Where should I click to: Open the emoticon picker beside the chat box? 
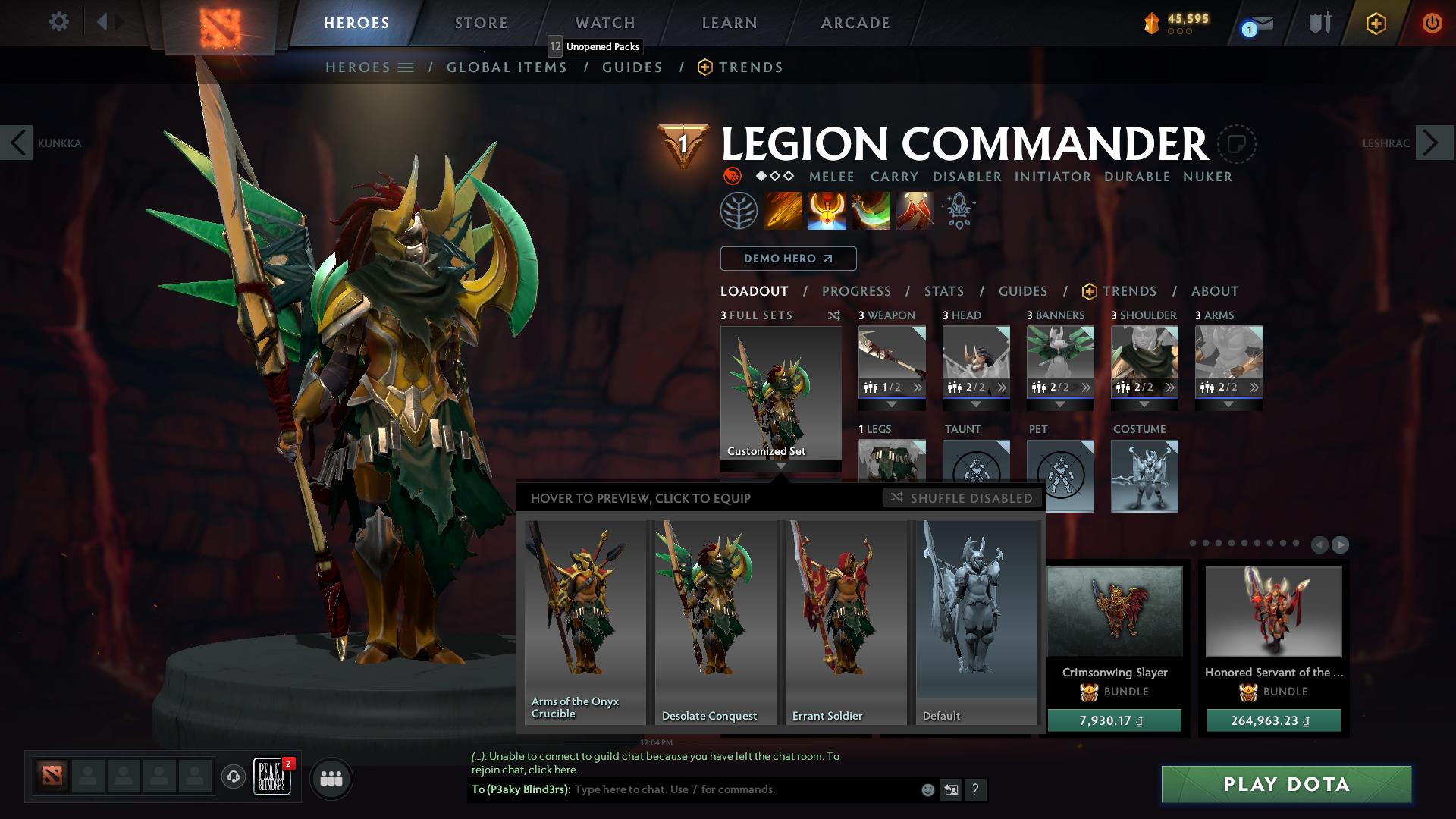[x=927, y=789]
